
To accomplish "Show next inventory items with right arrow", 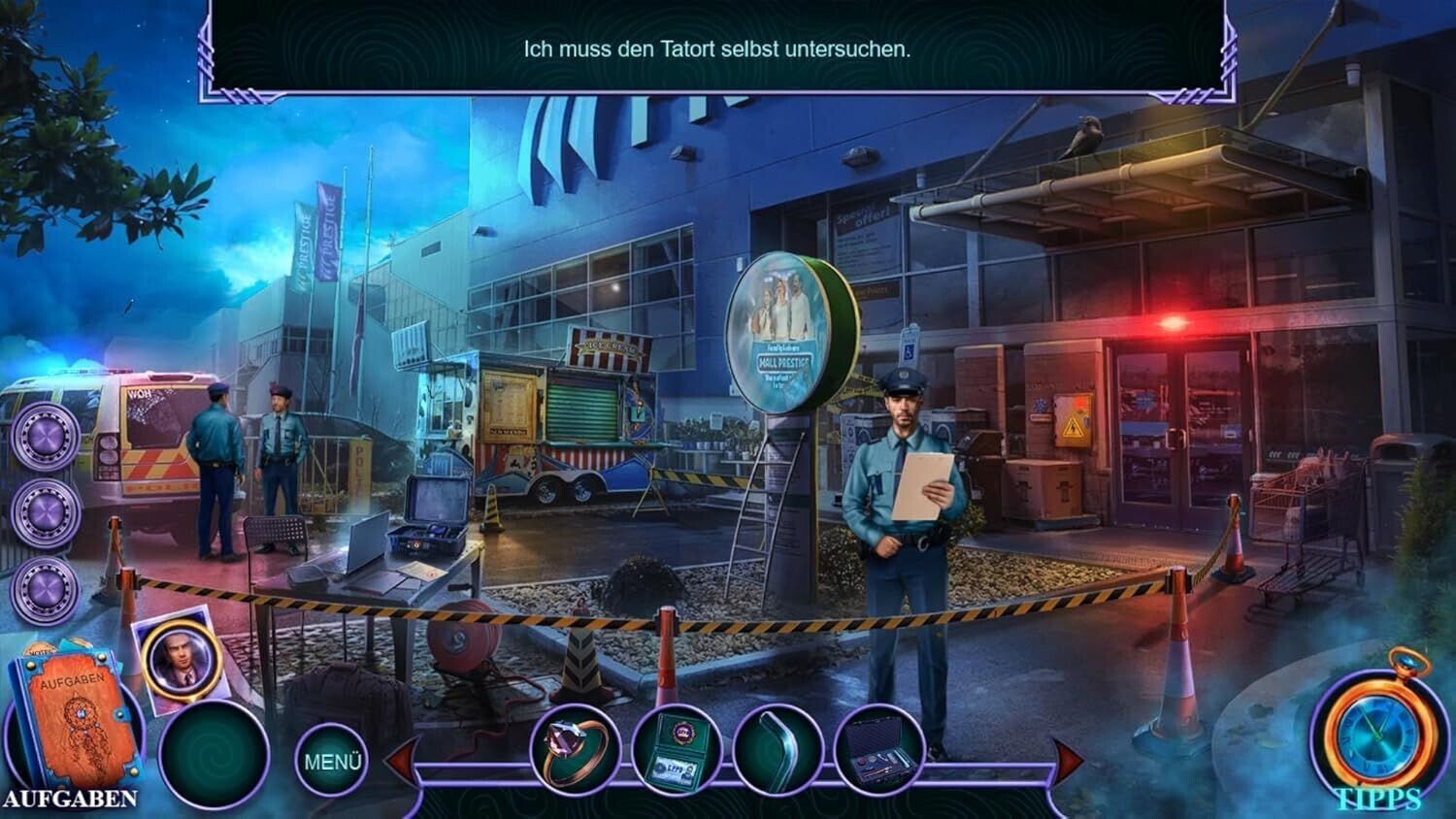I will point(1068,760).
